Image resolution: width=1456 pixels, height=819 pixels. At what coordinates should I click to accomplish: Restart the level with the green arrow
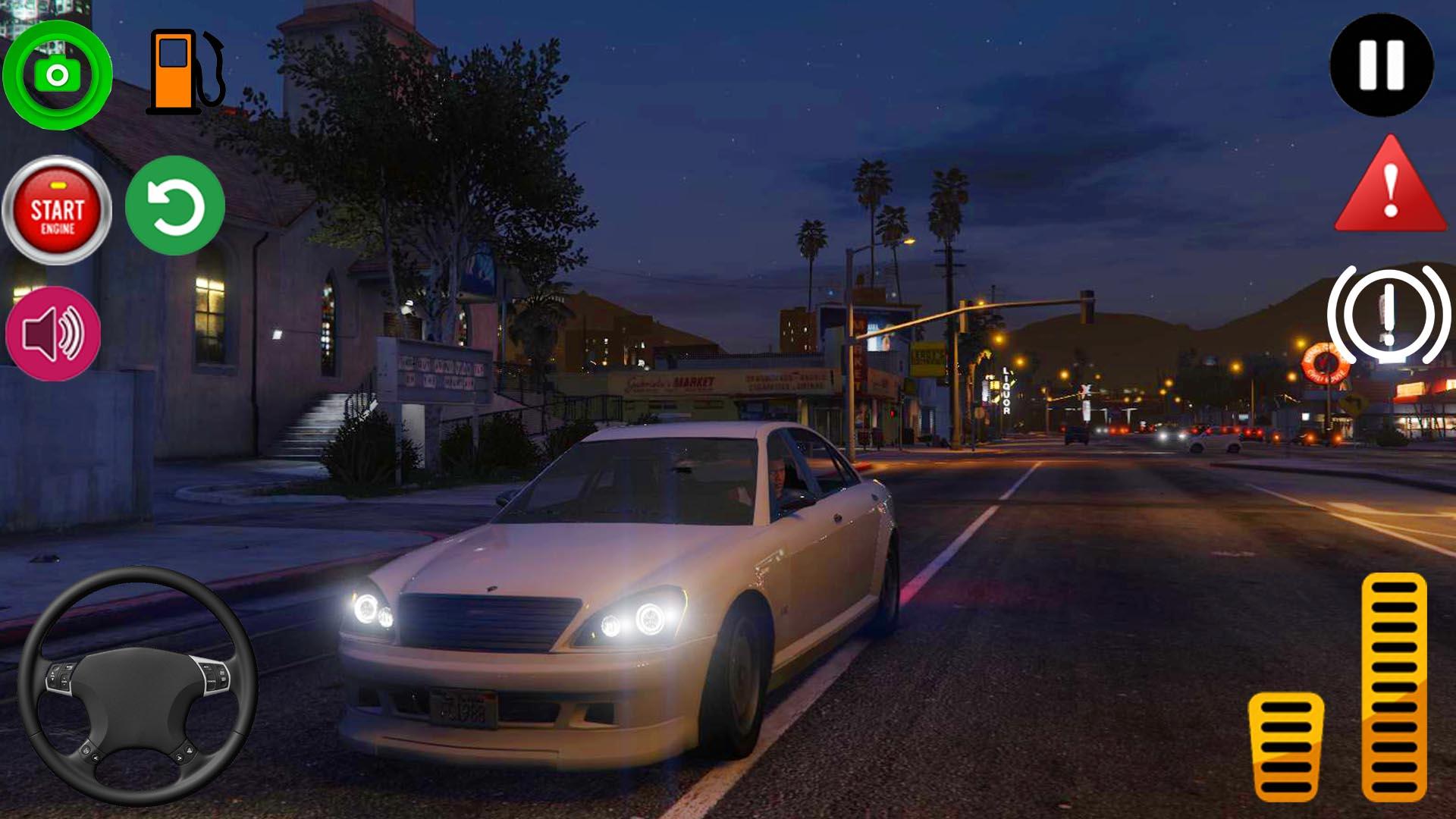point(174,206)
